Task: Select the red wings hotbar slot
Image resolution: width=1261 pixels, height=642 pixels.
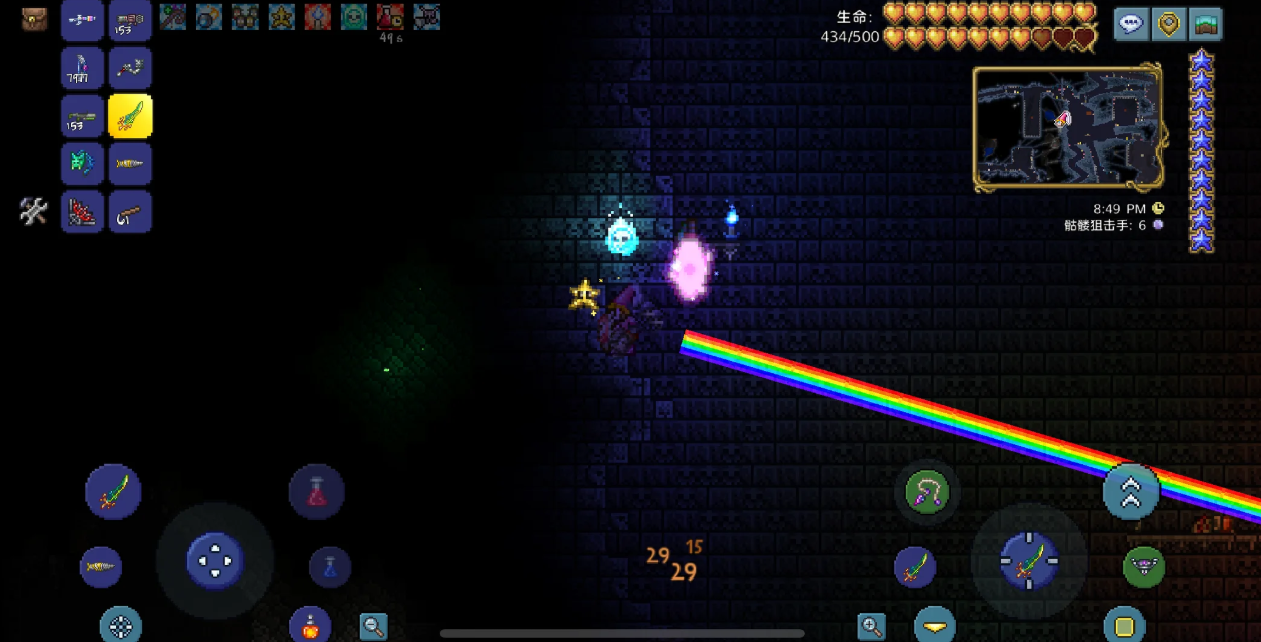Action: tap(82, 212)
